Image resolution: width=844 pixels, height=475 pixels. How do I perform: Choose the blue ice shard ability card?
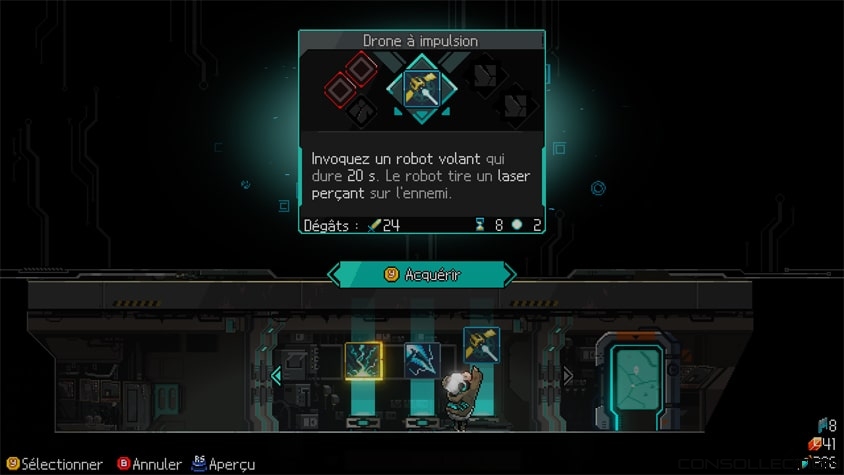coord(421,360)
